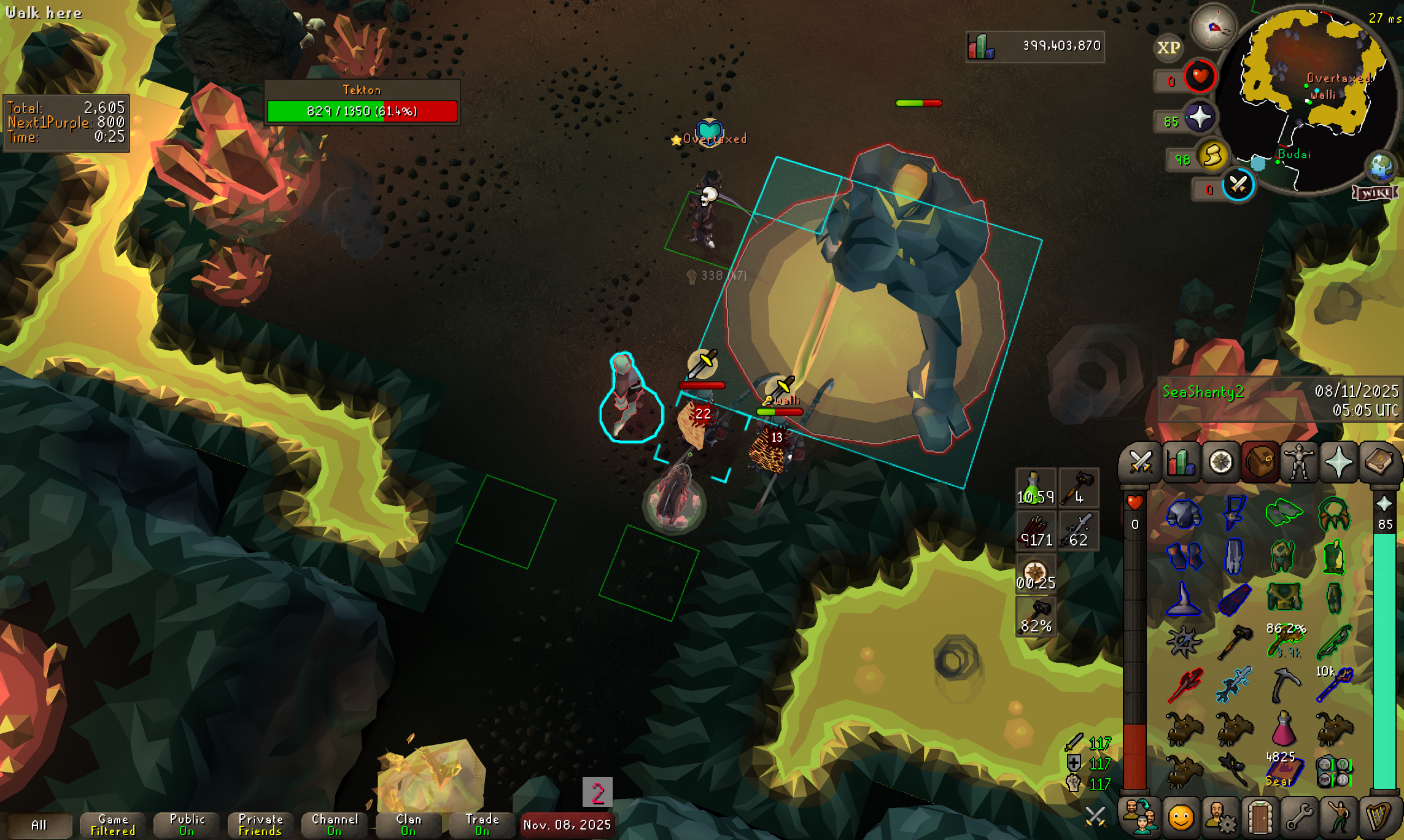Viewport: 1404px width, 840px height.
Task: Open the Settings wrench tab
Action: click(1299, 817)
